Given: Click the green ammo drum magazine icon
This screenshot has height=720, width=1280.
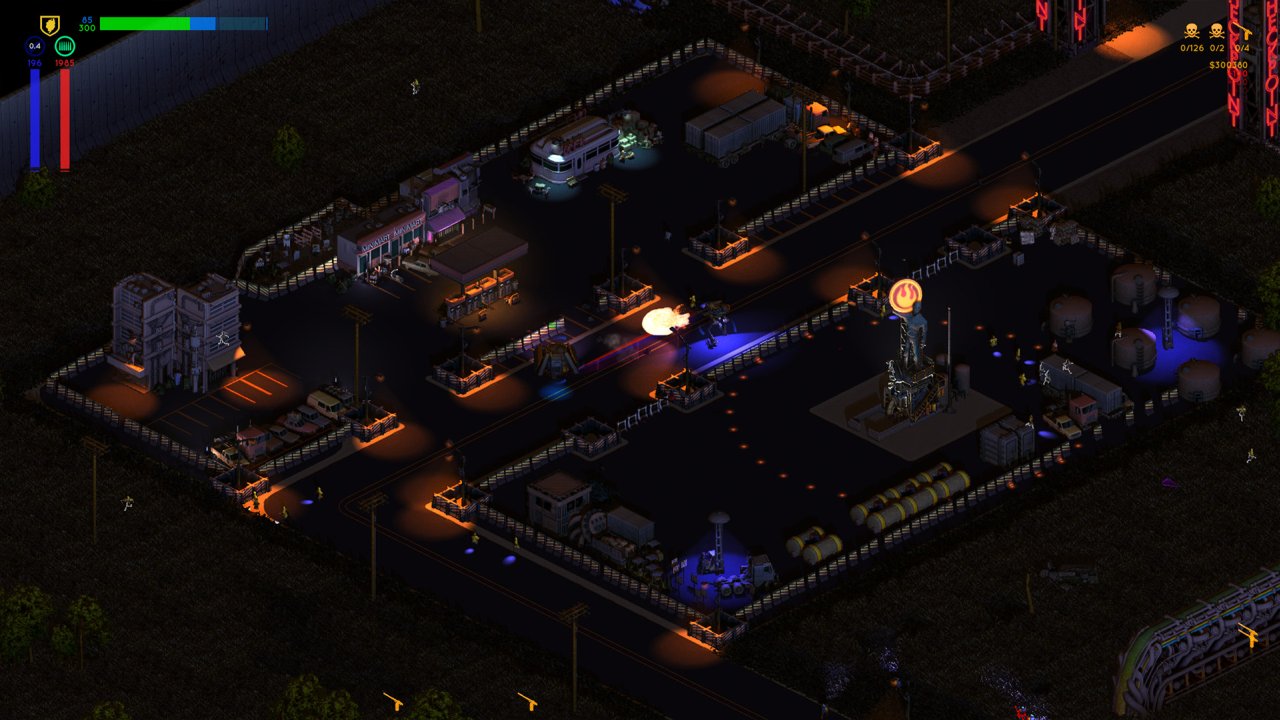Looking at the screenshot, I should 65,46.
